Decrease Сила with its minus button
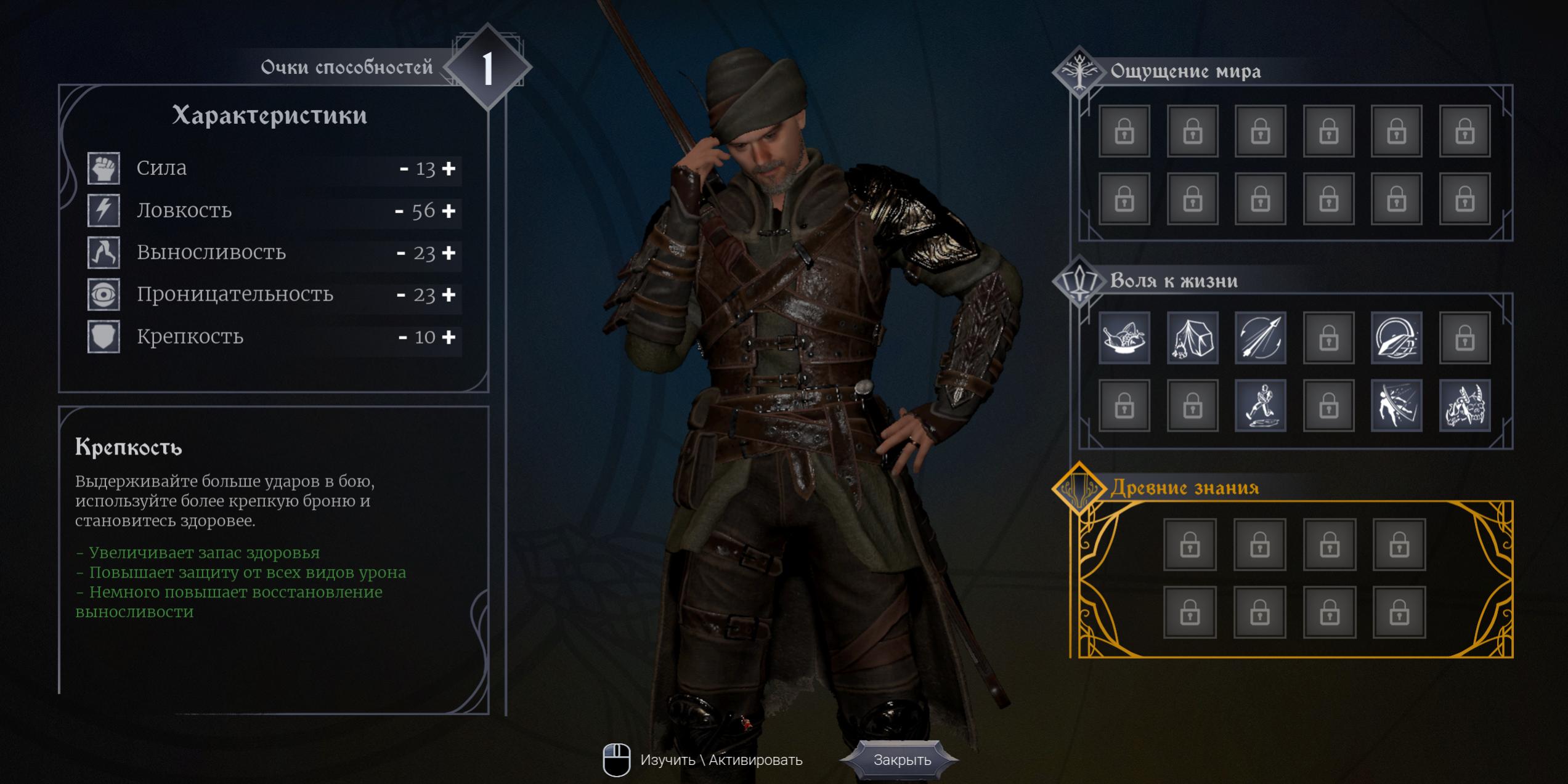This screenshot has width=1568, height=784. (x=404, y=168)
